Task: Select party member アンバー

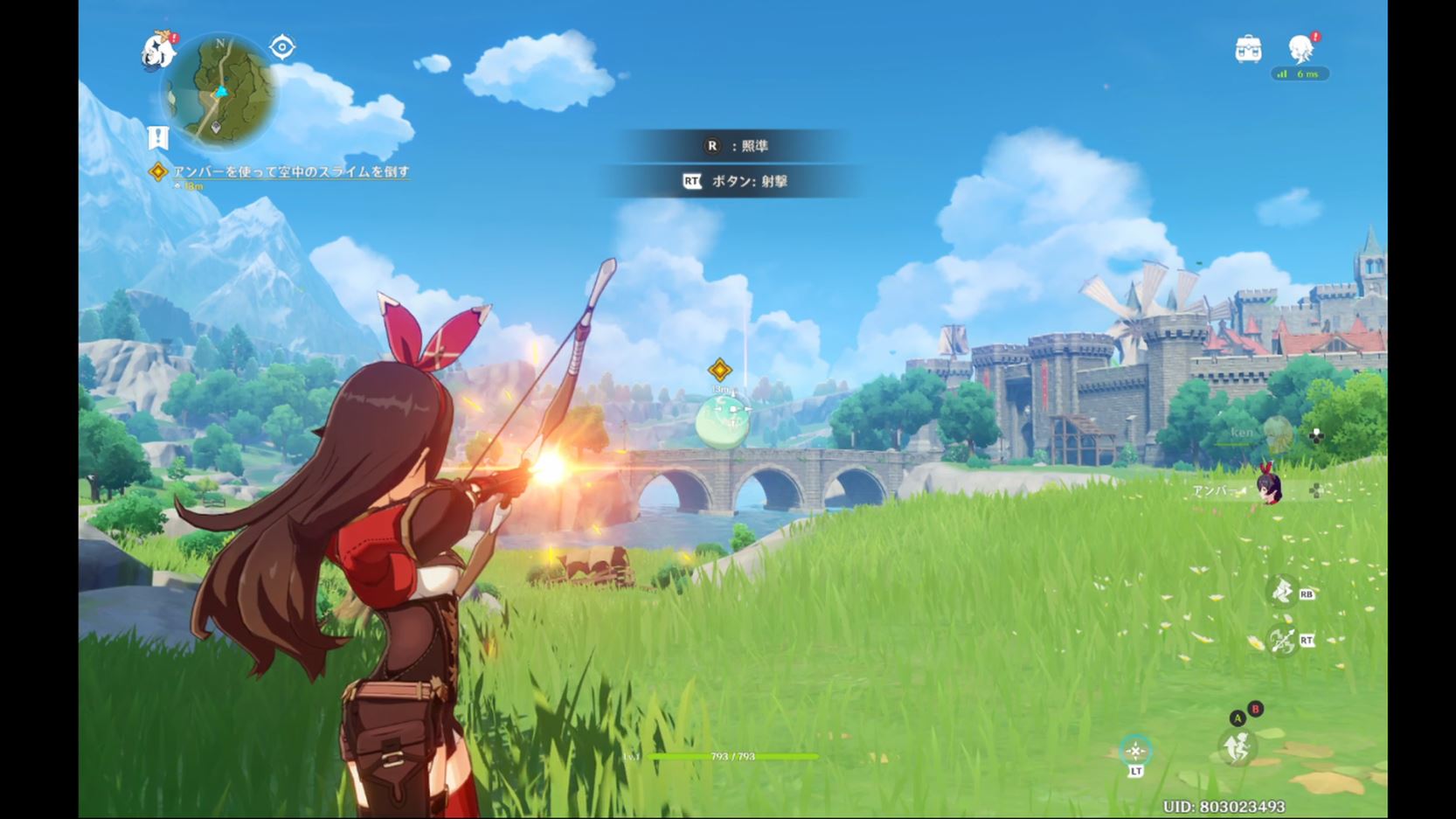Action: coord(1267,489)
